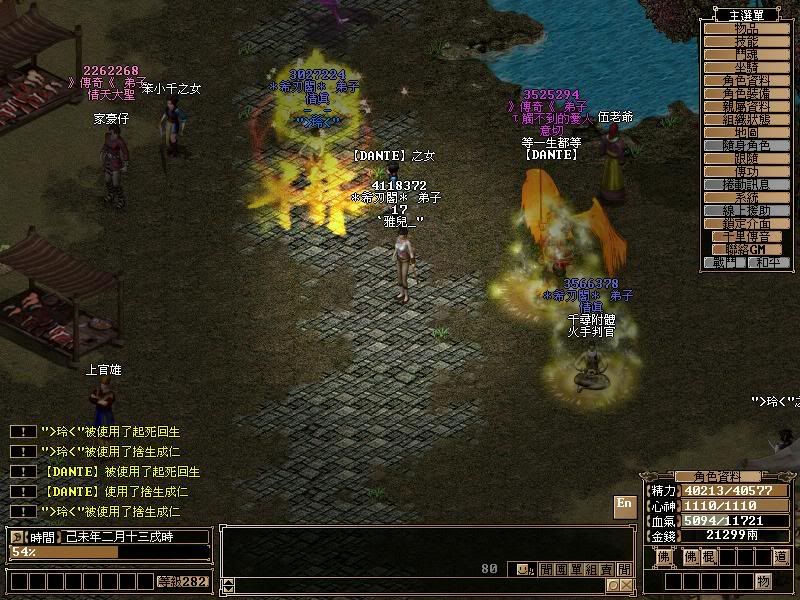
Task: Click the 物 item button below stats
Action: [764, 581]
